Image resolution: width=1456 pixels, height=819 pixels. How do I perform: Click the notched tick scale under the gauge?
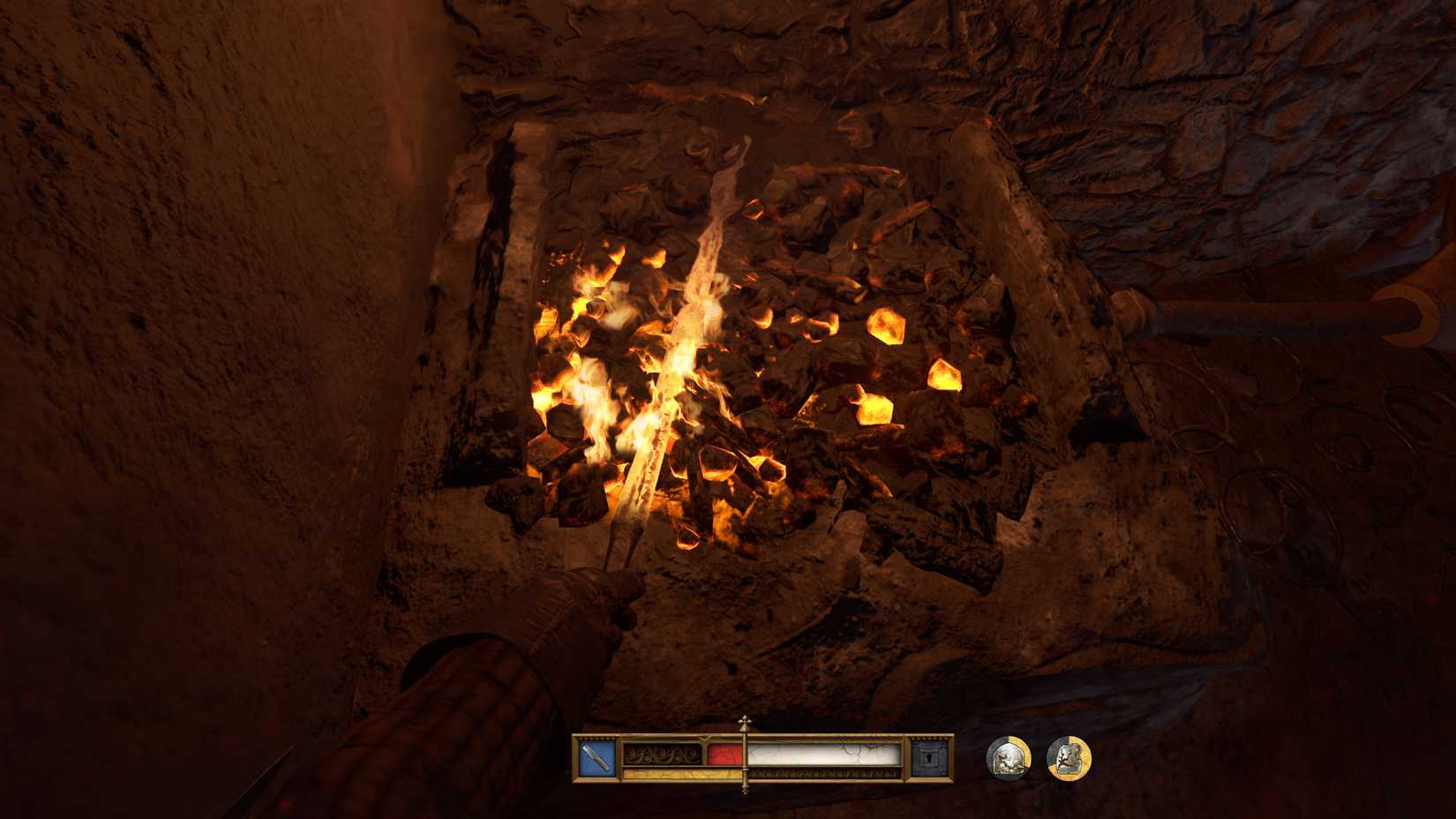[x=821, y=774]
